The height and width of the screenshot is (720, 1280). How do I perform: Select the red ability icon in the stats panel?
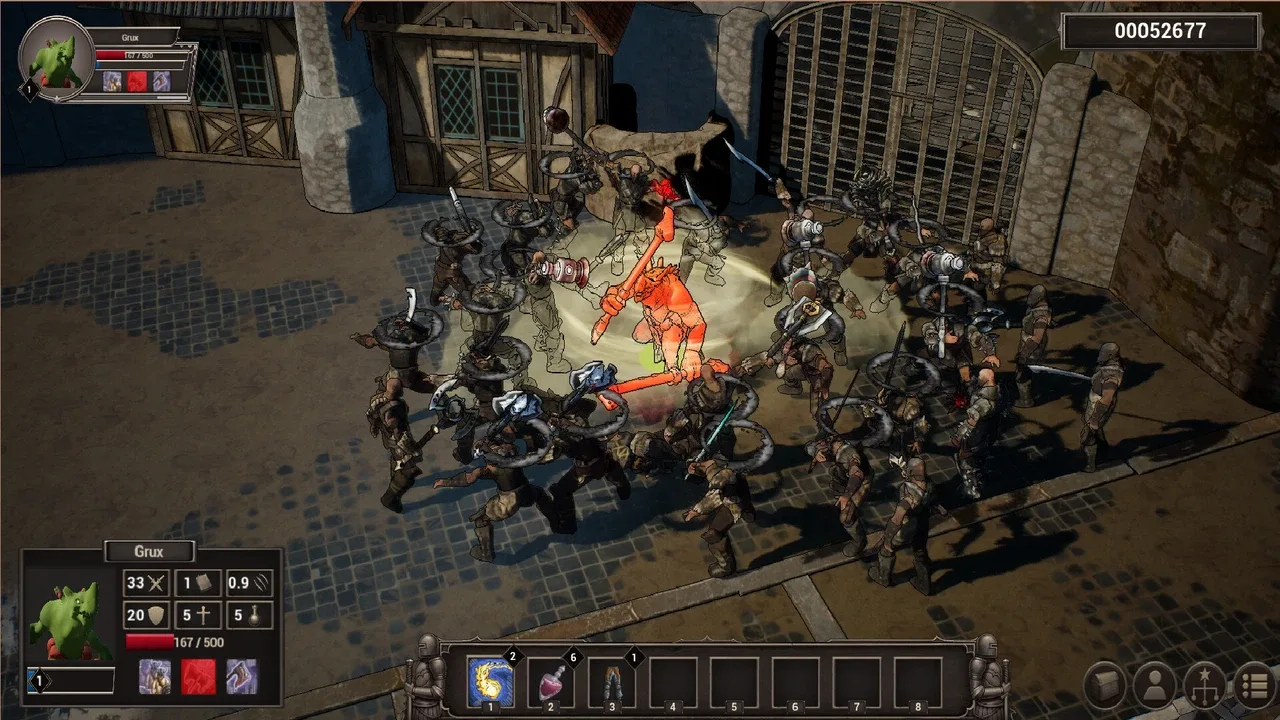click(x=198, y=677)
